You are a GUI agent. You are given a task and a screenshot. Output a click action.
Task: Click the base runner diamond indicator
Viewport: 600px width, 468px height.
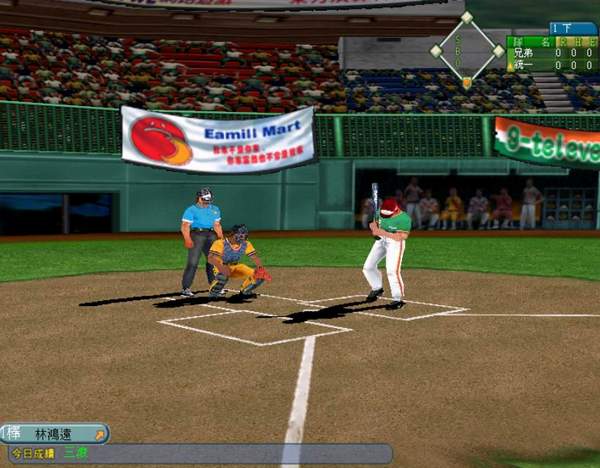(467, 48)
